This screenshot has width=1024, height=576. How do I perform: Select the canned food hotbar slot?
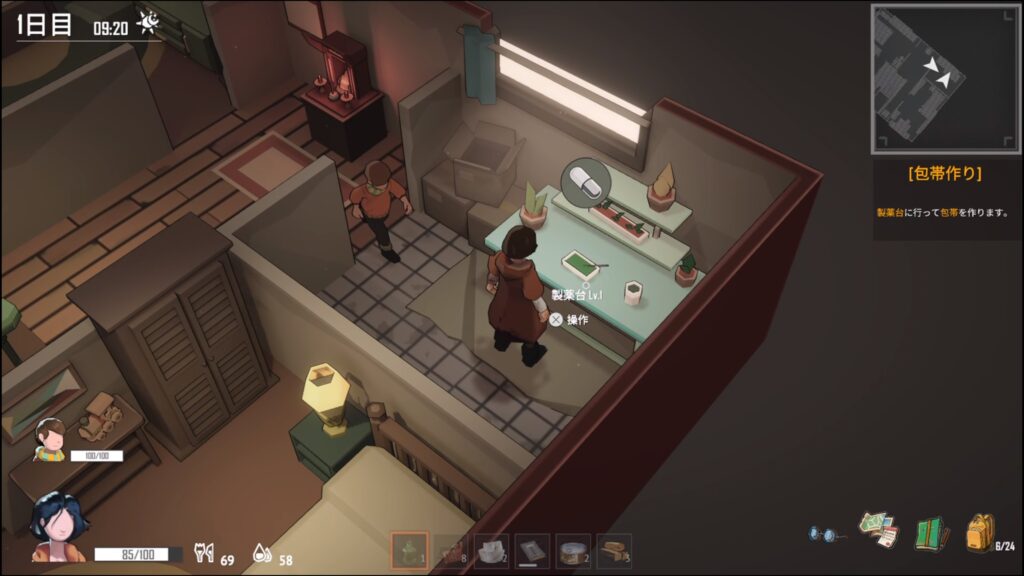tap(573, 550)
